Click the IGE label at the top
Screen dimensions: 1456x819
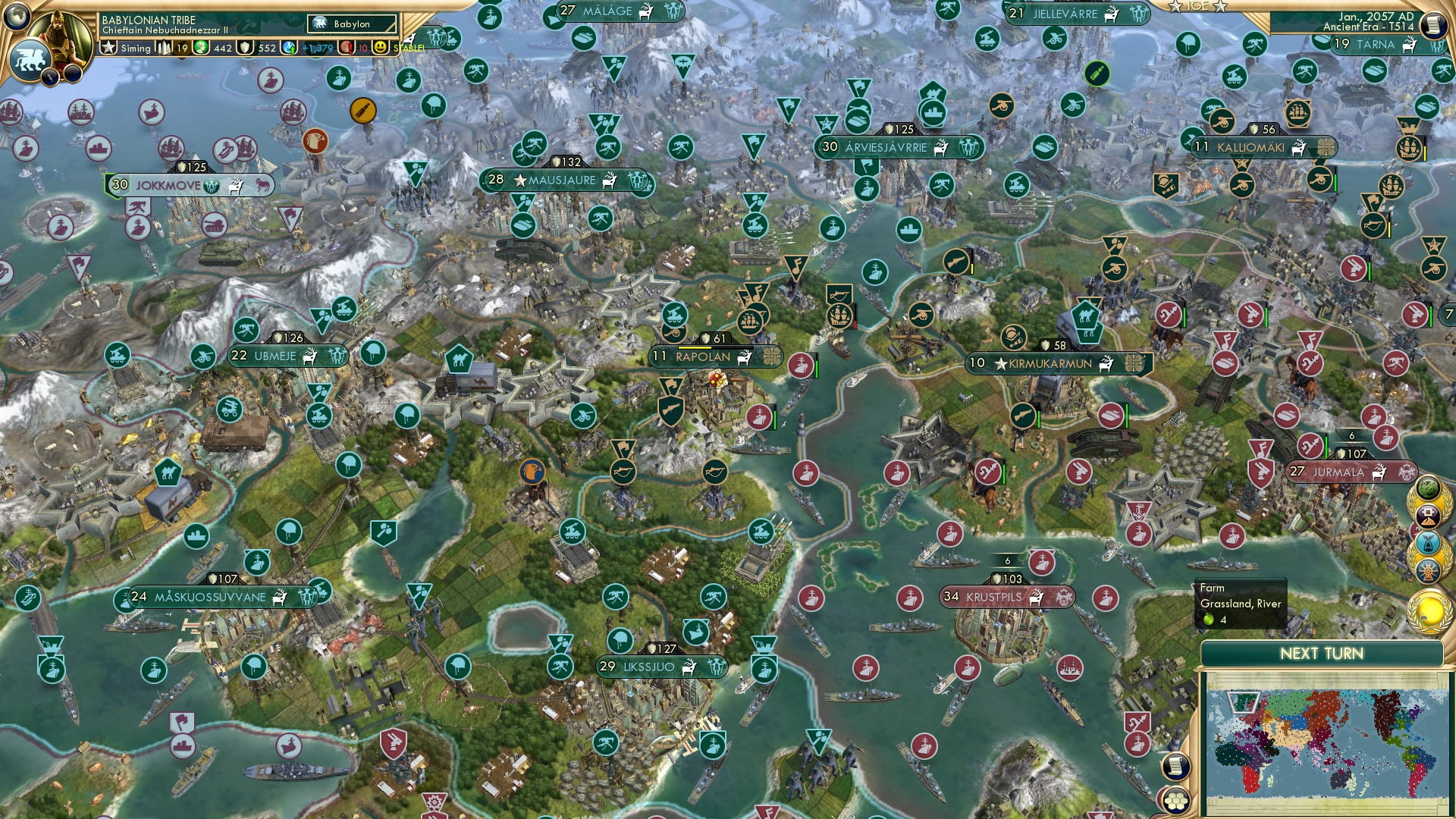(1199, 7)
